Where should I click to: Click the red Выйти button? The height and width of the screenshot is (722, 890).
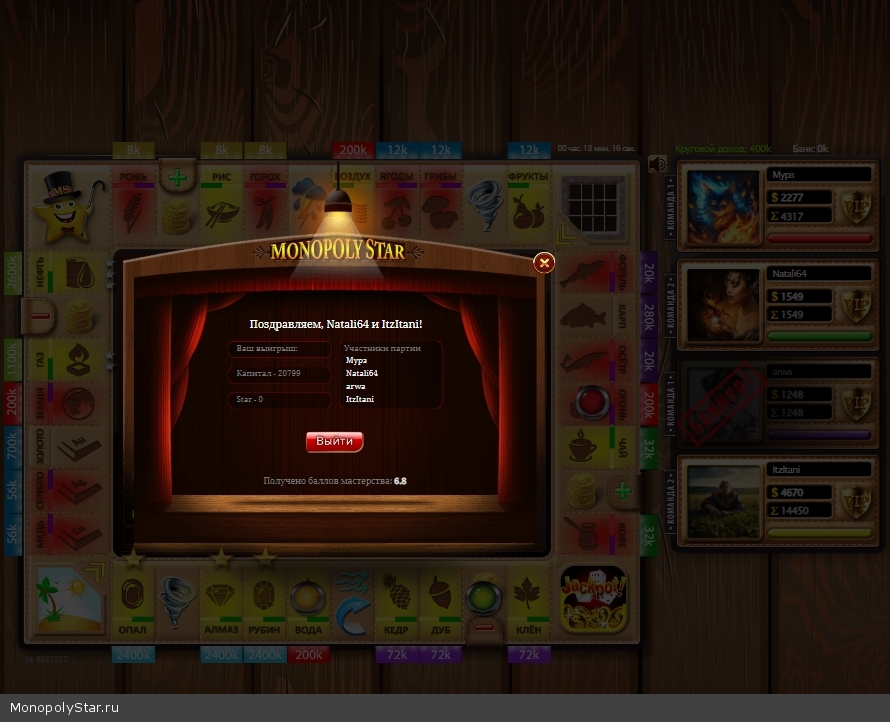coord(334,441)
